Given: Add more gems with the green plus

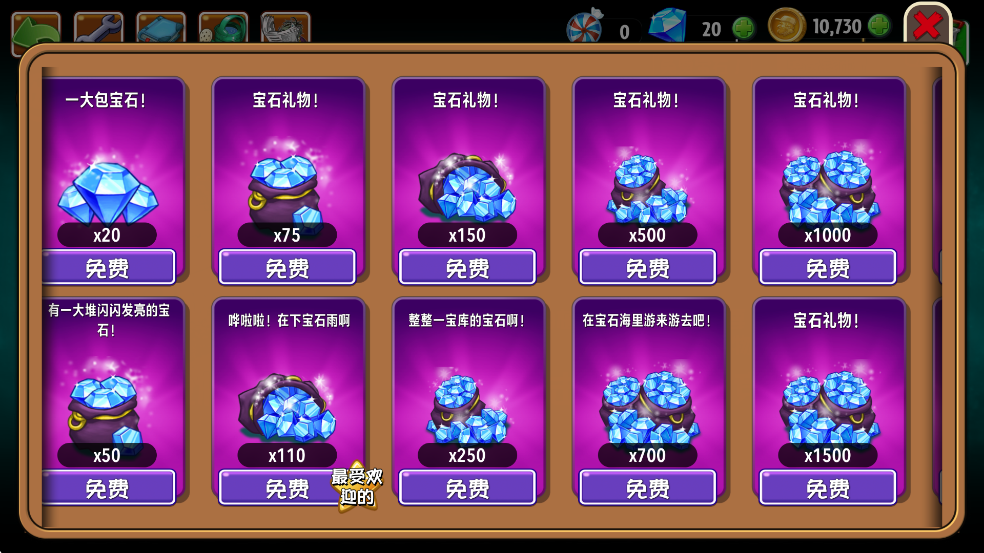Looking at the screenshot, I should 743,28.
